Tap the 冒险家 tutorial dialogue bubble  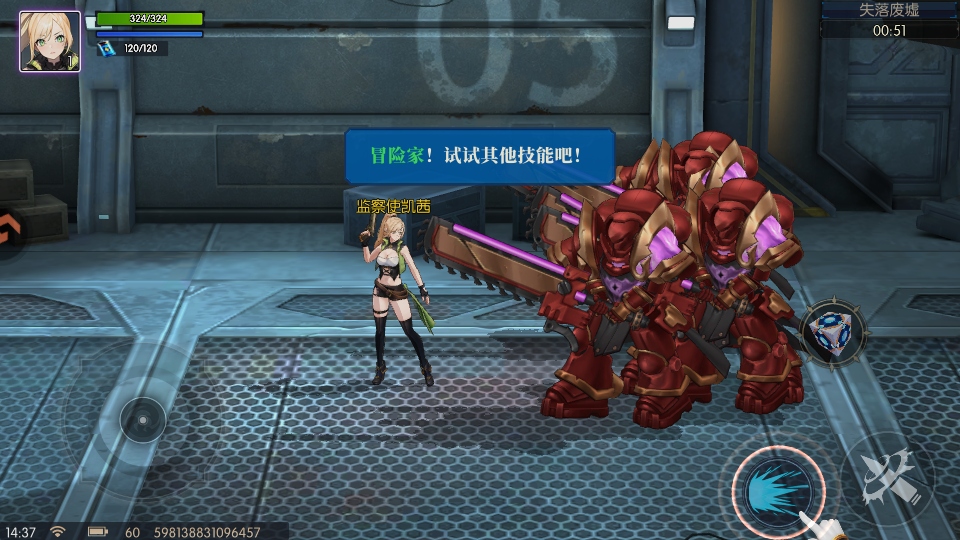click(x=479, y=155)
